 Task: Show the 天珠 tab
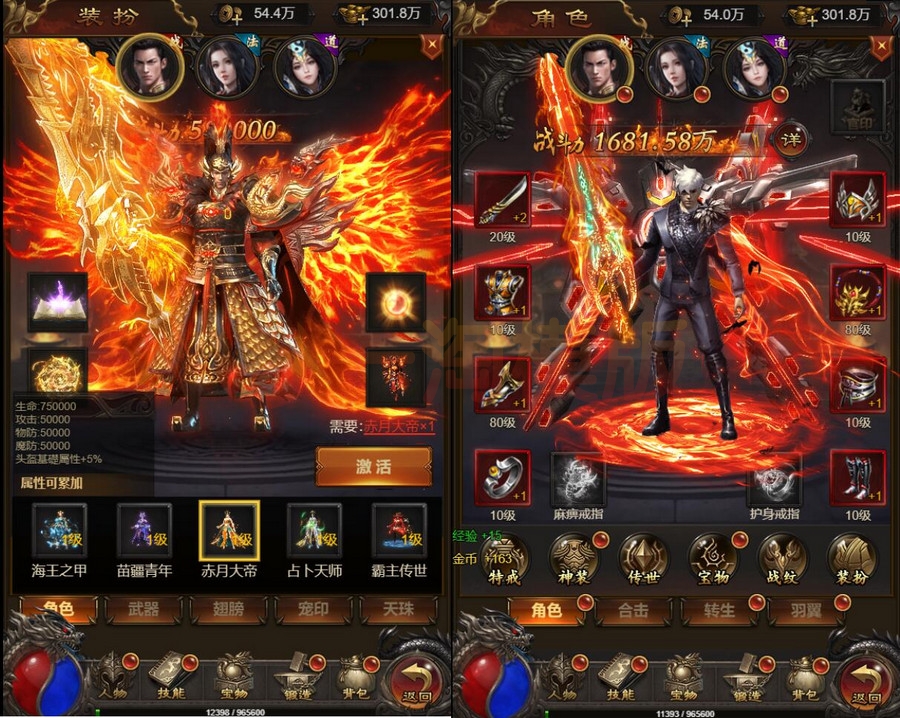[x=399, y=609]
